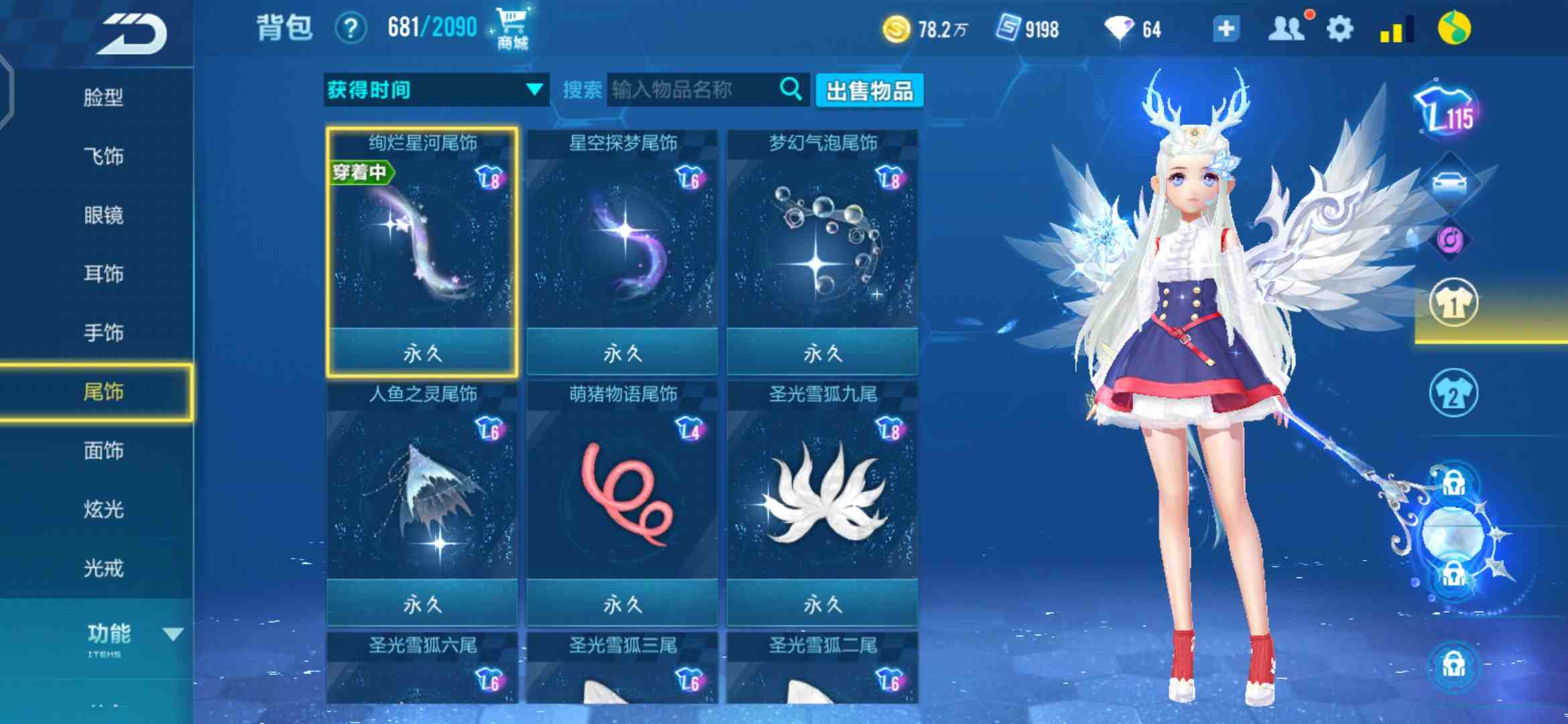Go back using the top-left arrow logo
Screen dimensions: 1568x724
[131, 34]
